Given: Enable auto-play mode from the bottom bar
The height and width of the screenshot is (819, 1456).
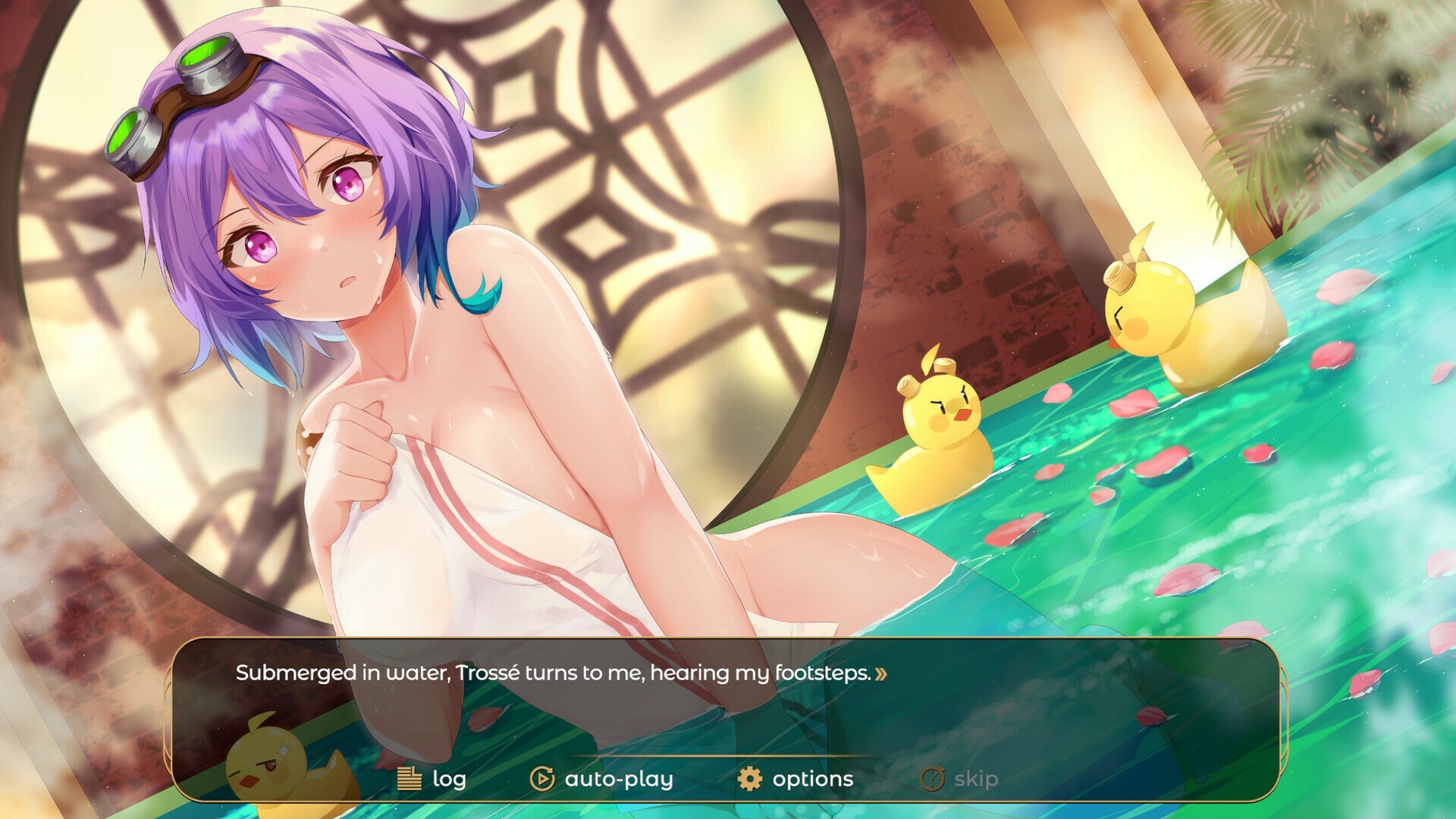Looking at the screenshot, I should (x=617, y=777).
